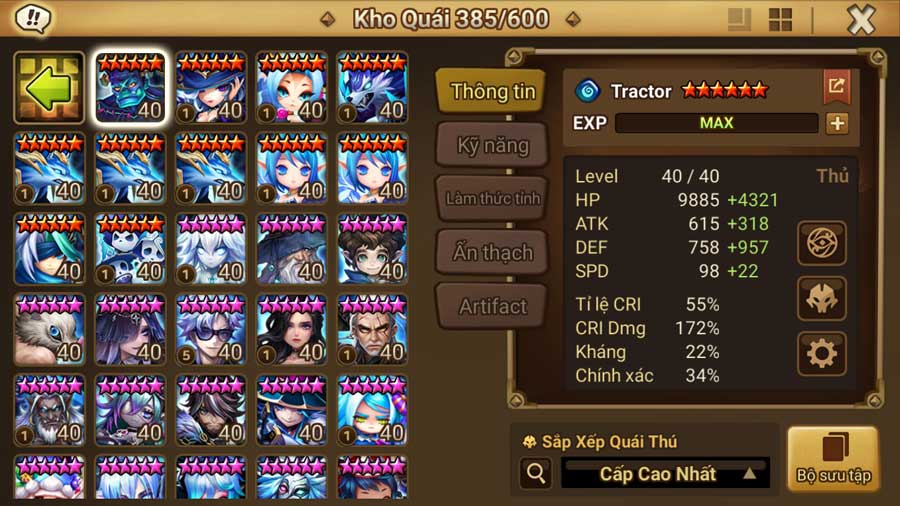The height and width of the screenshot is (506, 900).
Task: Open the Bộ sưu tập collection
Action: (x=833, y=459)
